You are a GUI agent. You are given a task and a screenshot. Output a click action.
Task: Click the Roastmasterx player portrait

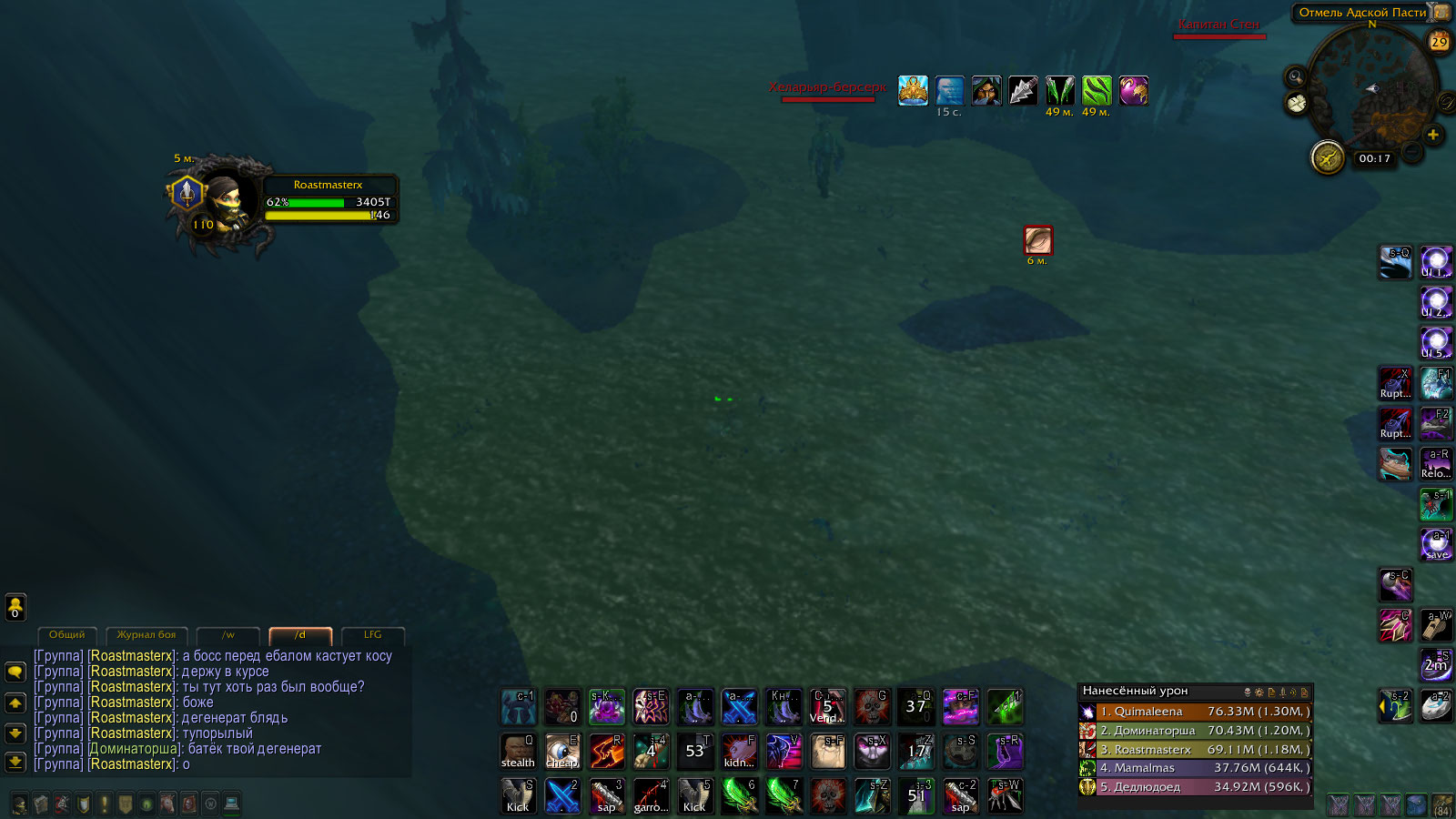pos(224,199)
